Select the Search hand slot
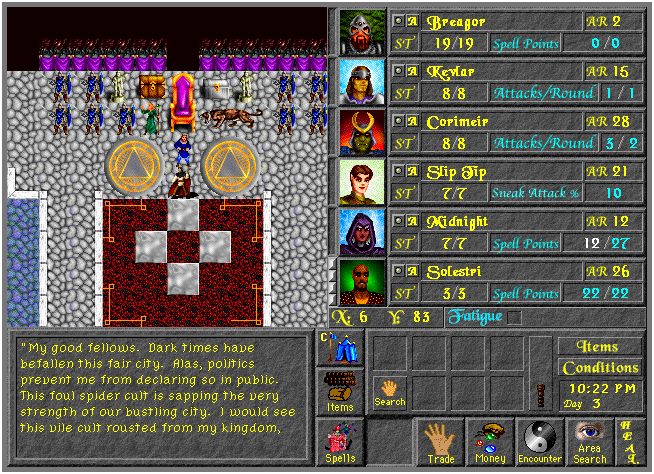The width and height of the screenshot is (654, 474). click(390, 391)
